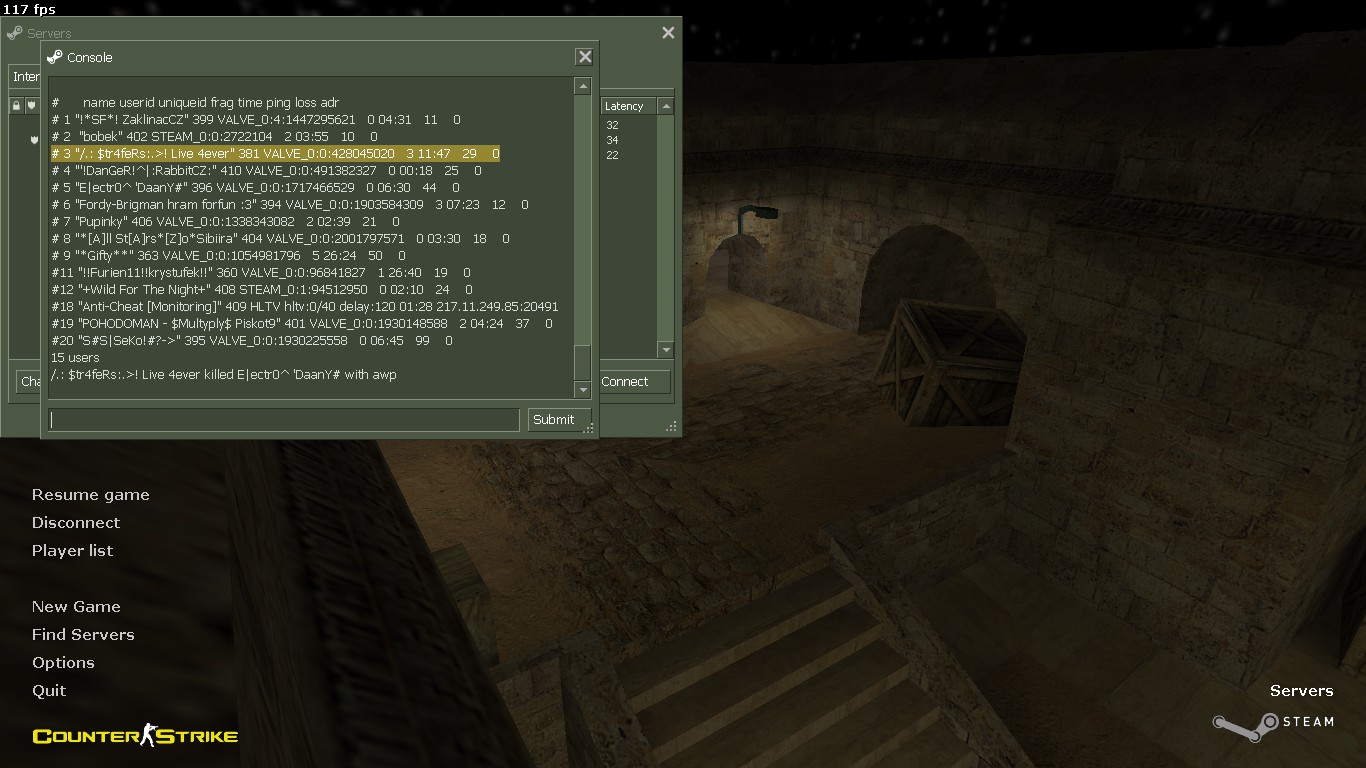Close the Console window

[585, 57]
